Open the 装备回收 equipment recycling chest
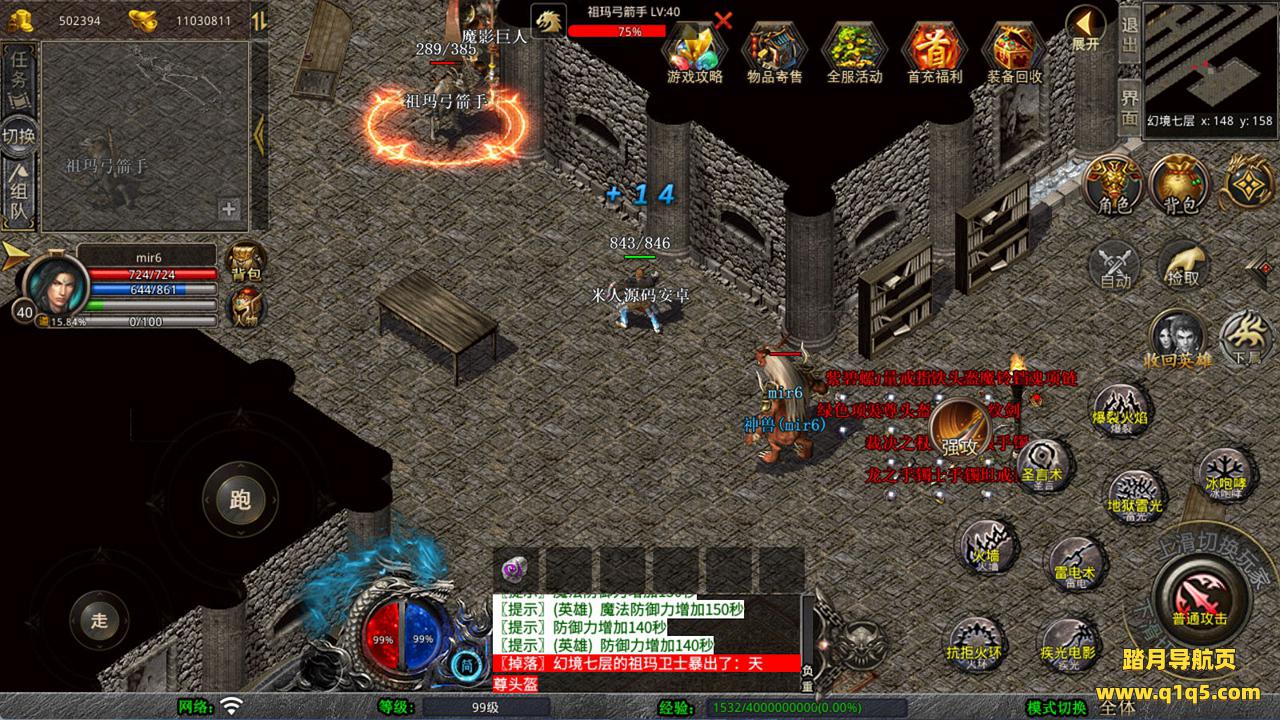This screenshot has height=720, width=1280. pos(1014,48)
